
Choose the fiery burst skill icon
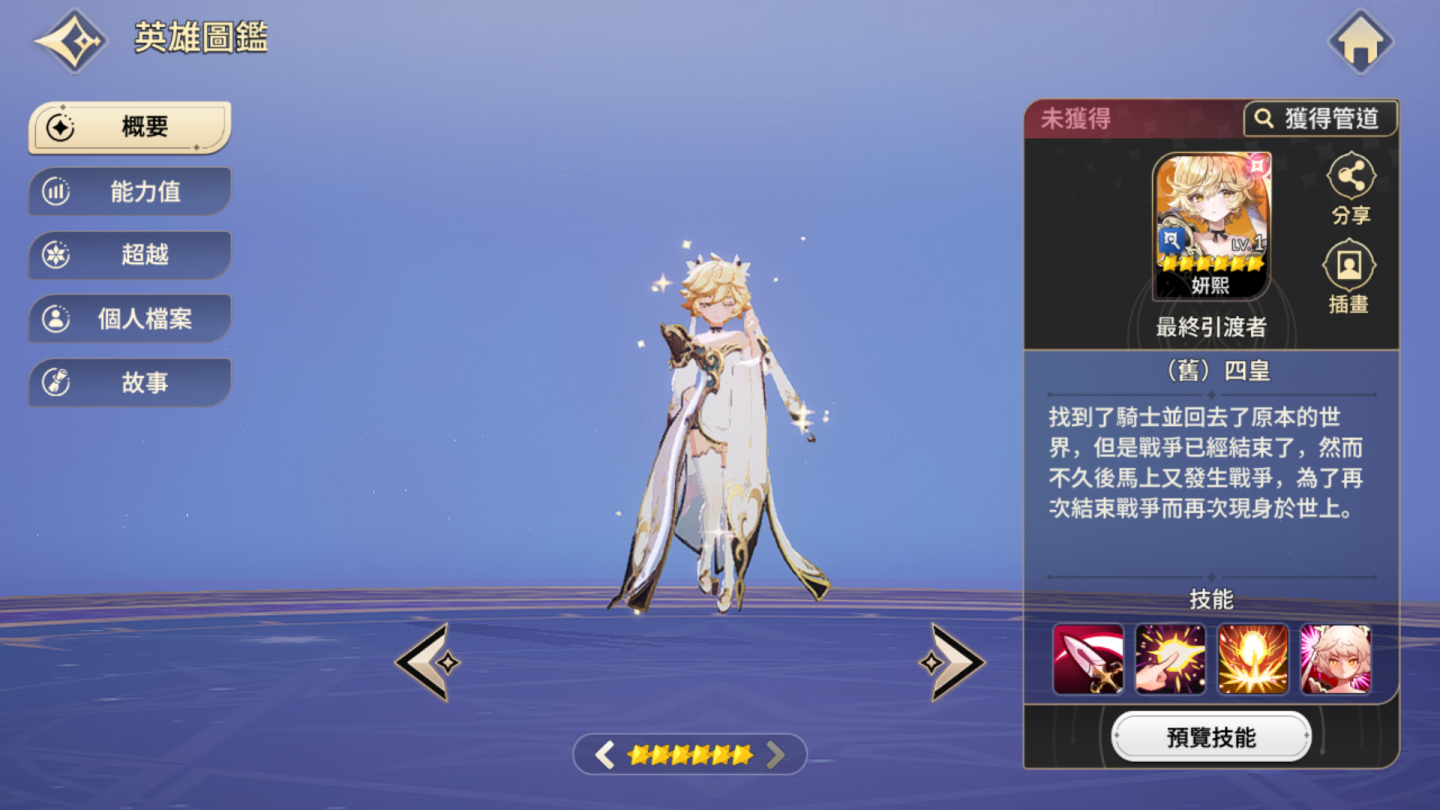(x=1252, y=659)
